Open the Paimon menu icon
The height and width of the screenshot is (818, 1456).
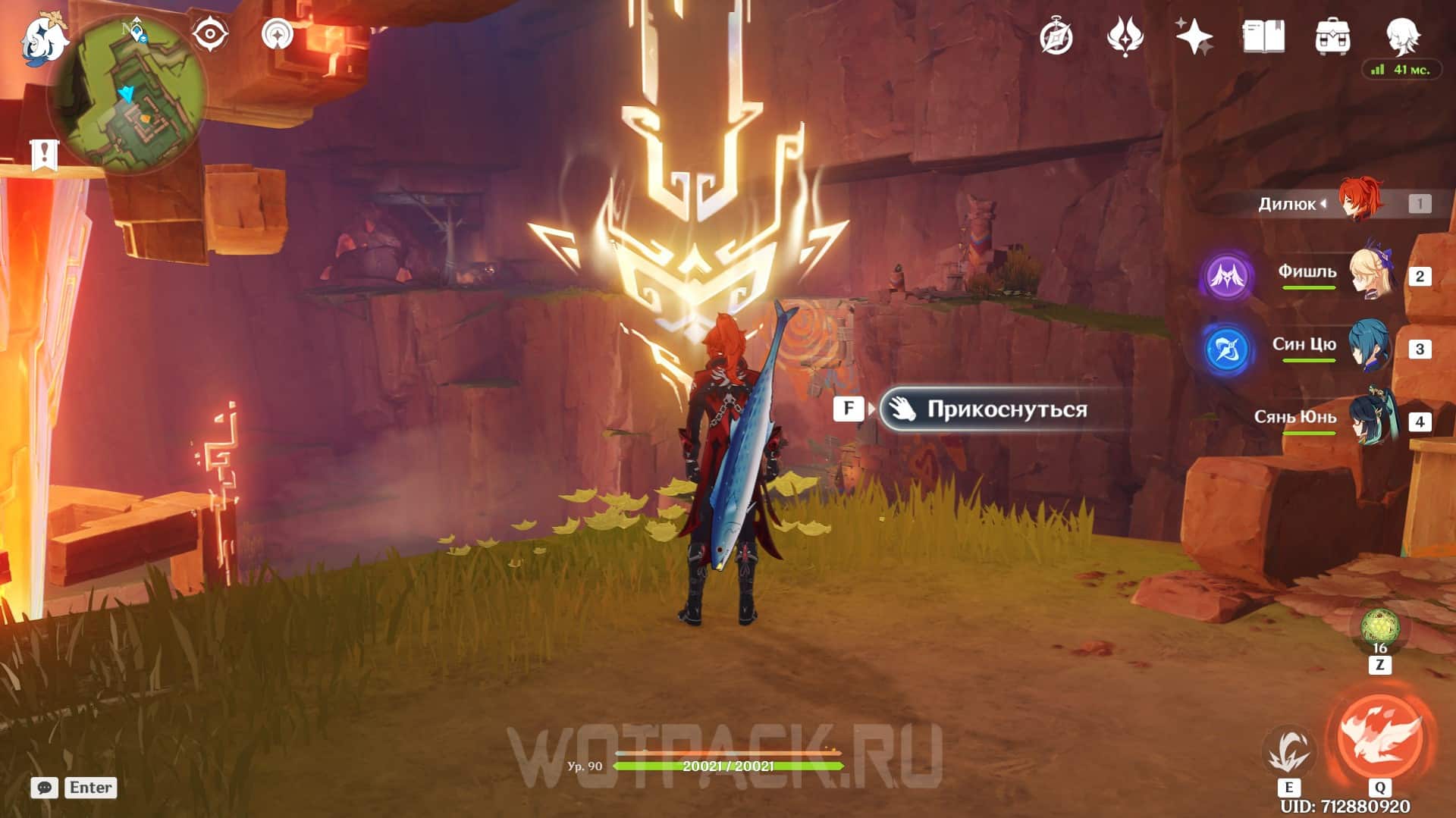coord(43,38)
